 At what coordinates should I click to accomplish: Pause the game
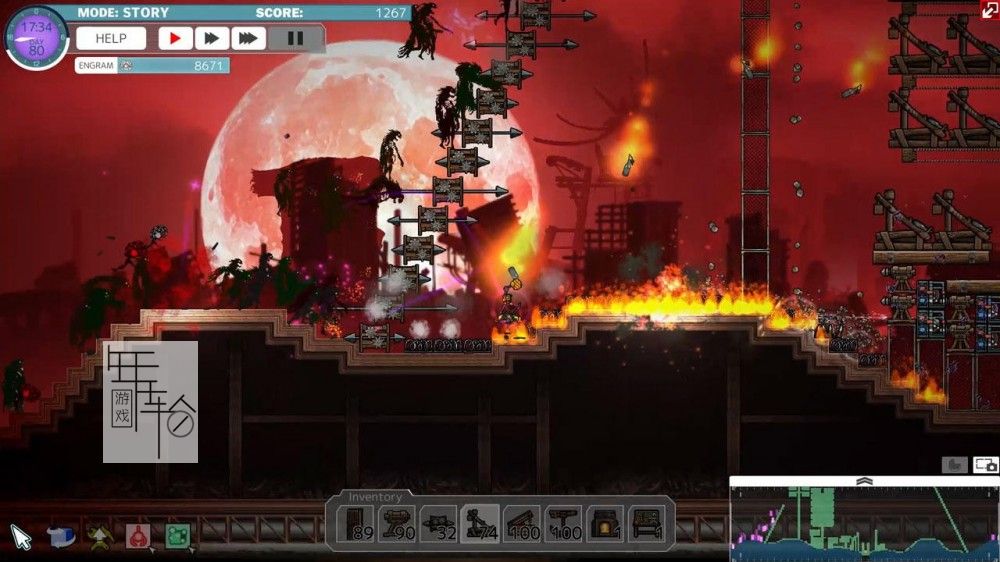295,39
